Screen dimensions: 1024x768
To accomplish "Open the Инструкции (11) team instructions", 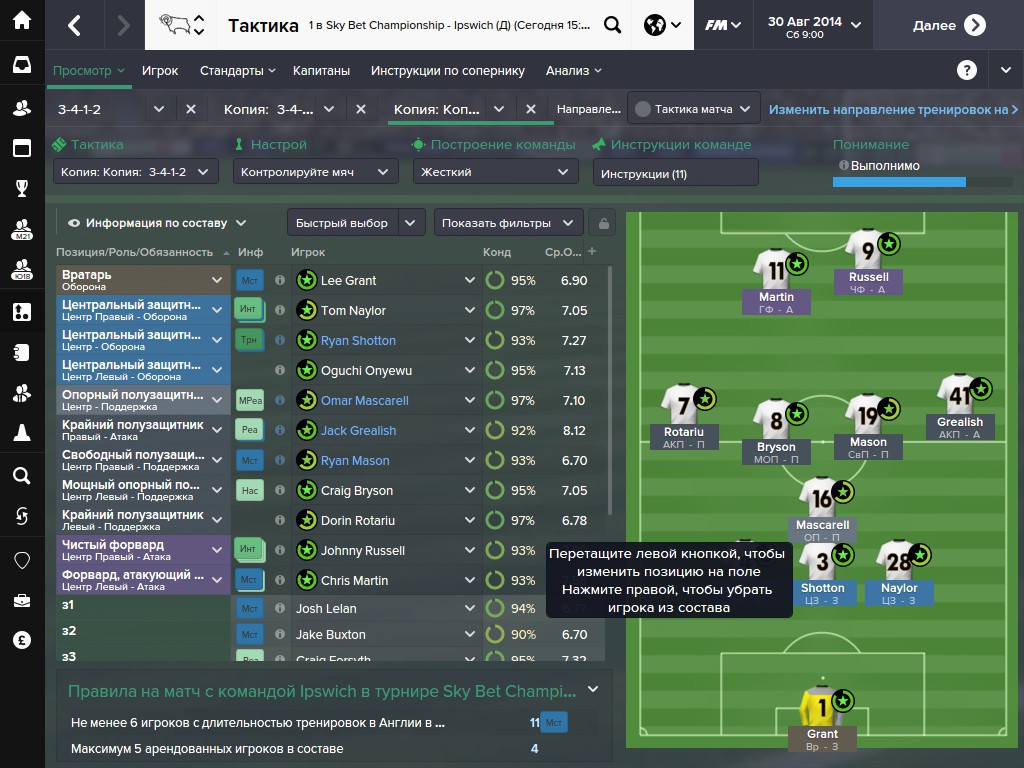I will pyautogui.click(x=675, y=173).
